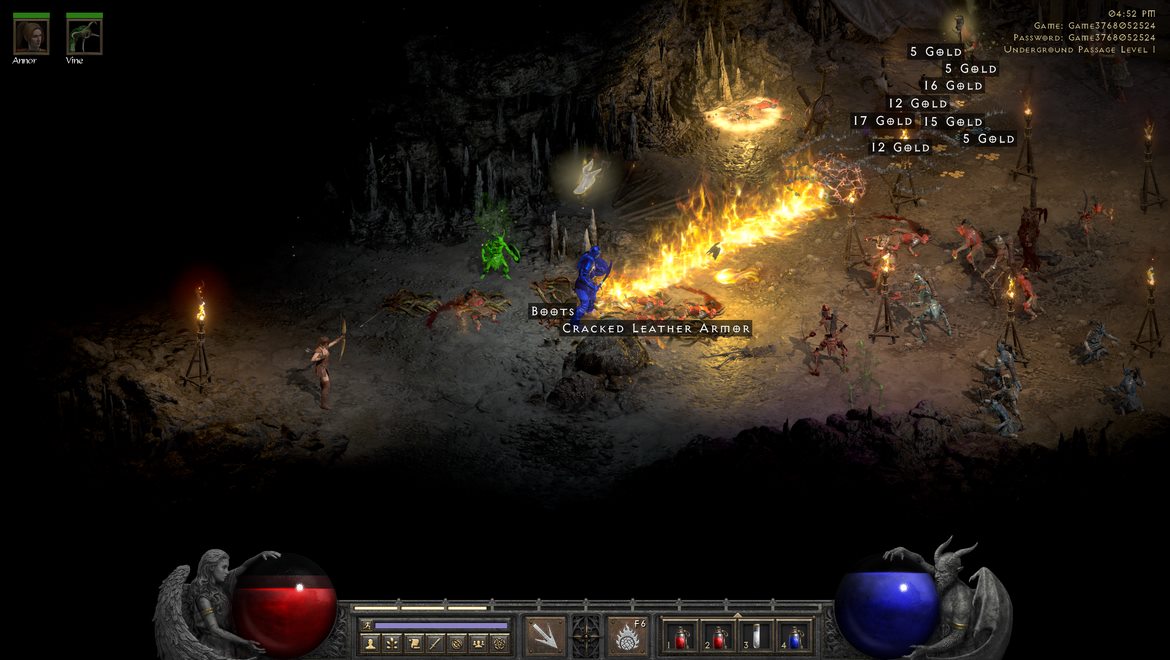Image resolution: width=1170 pixels, height=660 pixels.
Task: Use the white vial in belt slot 3
Action: 757,636
